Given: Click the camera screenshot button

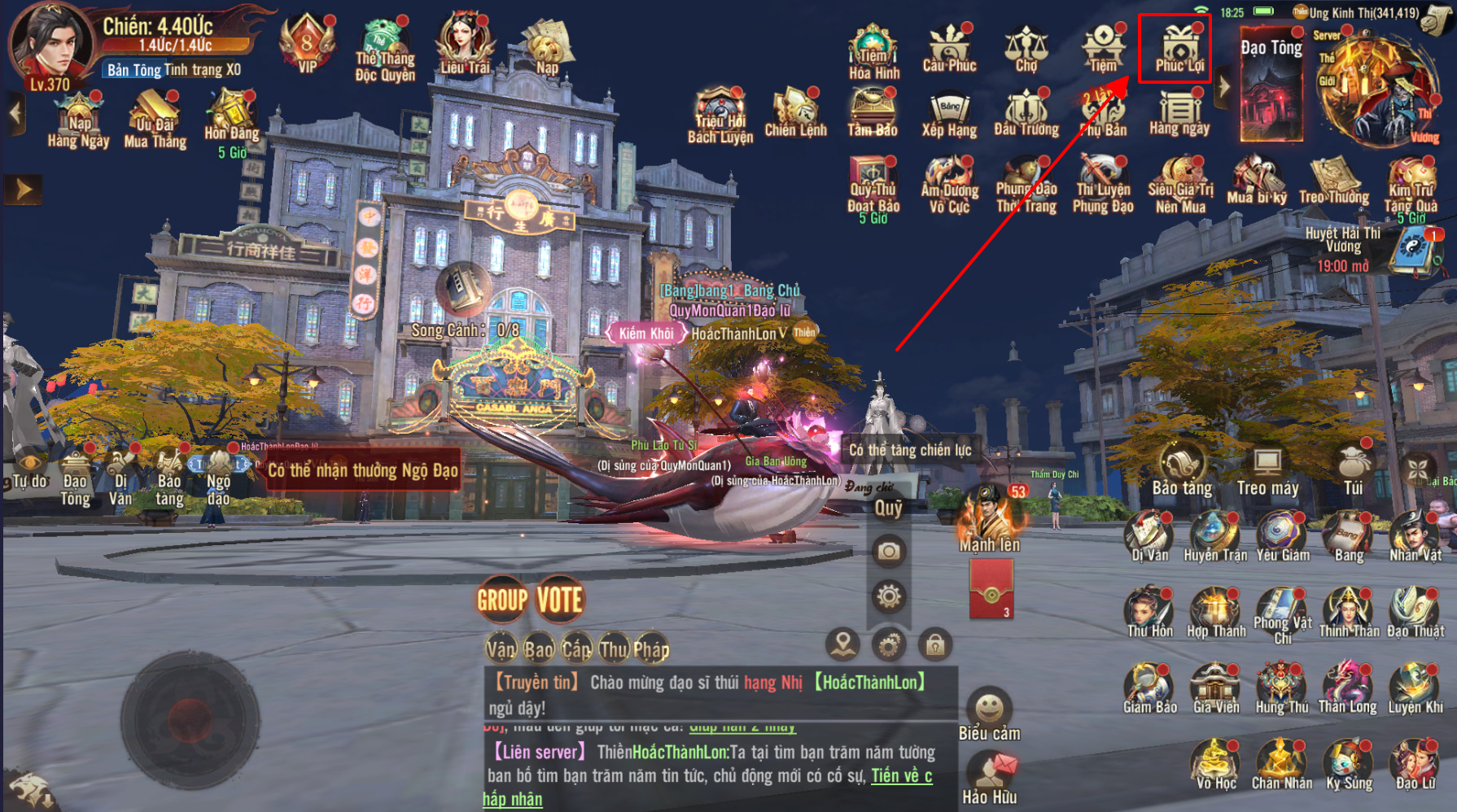Looking at the screenshot, I should [889, 552].
